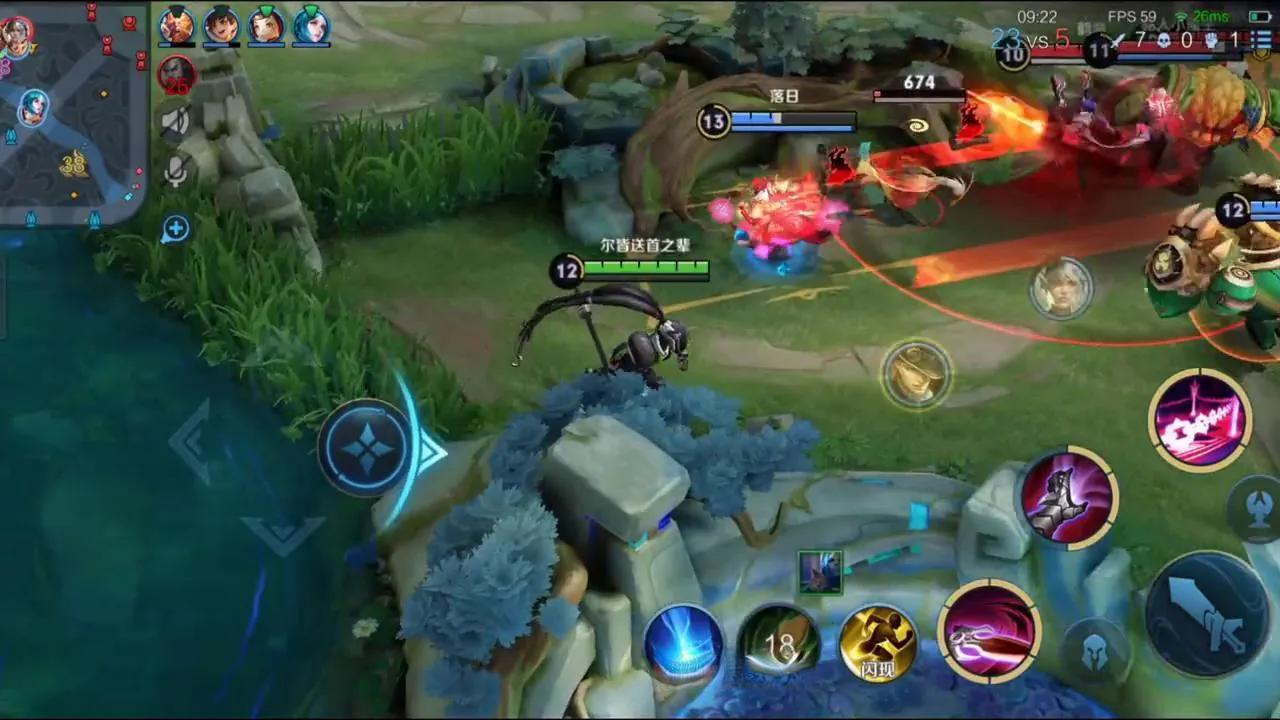Open the quick chat plus bubble

(x=175, y=229)
